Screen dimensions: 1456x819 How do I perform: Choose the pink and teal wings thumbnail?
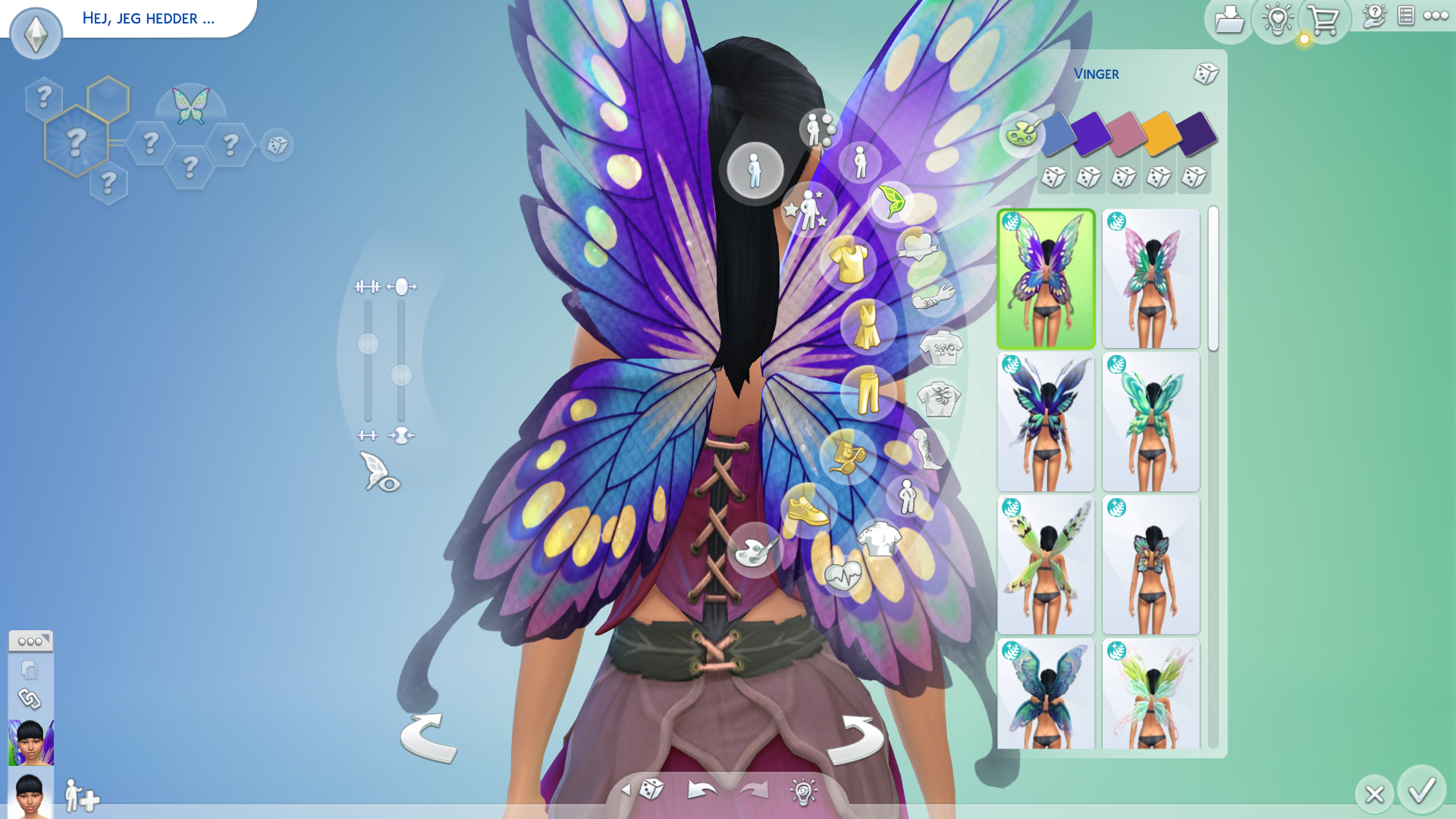1150,279
